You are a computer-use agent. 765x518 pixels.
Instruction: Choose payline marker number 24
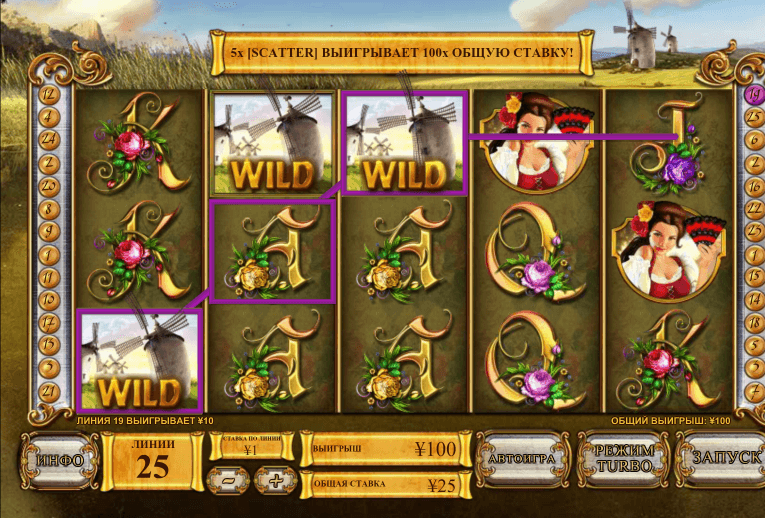(47, 138)
